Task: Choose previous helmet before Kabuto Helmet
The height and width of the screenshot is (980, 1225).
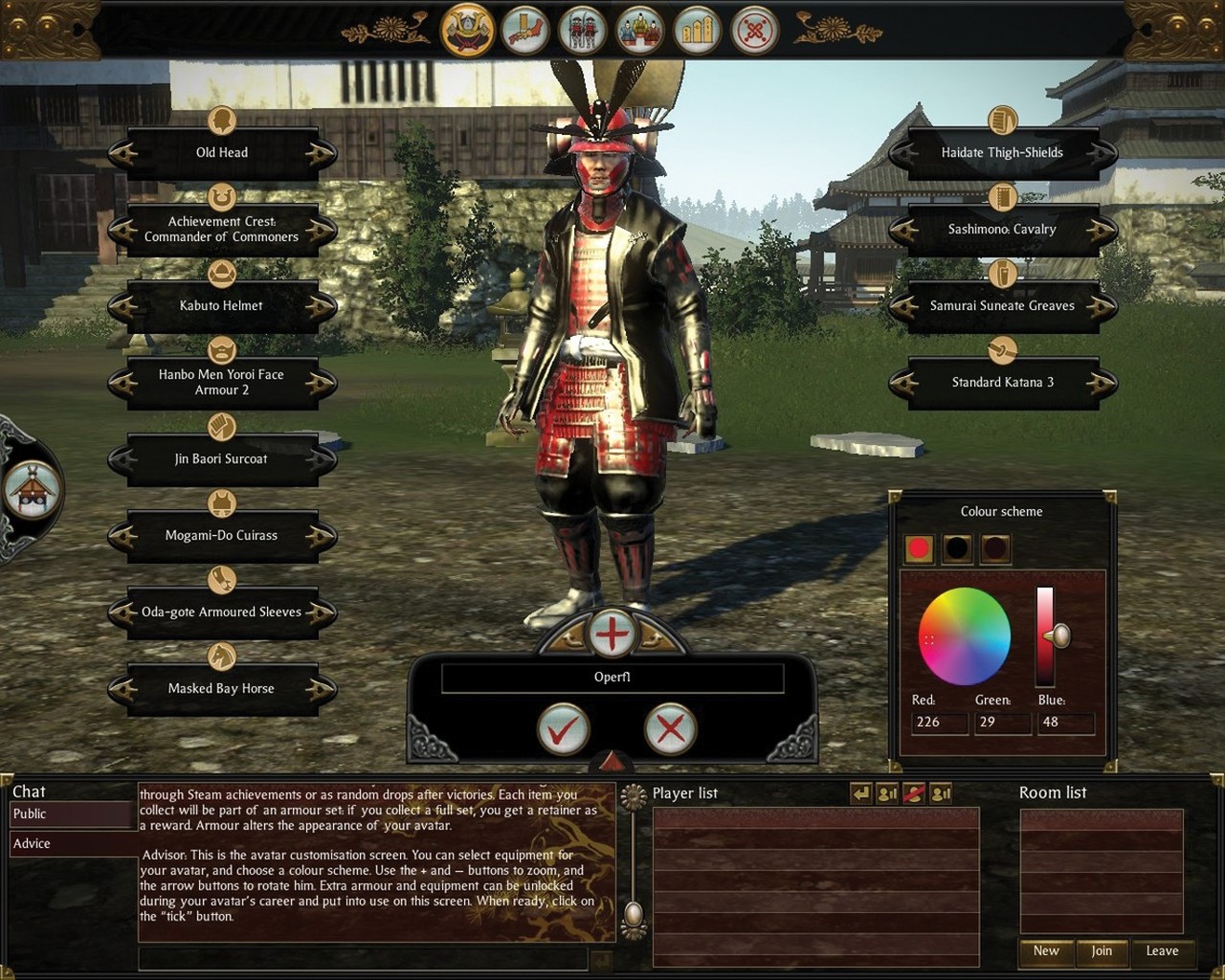Action: 123,306
